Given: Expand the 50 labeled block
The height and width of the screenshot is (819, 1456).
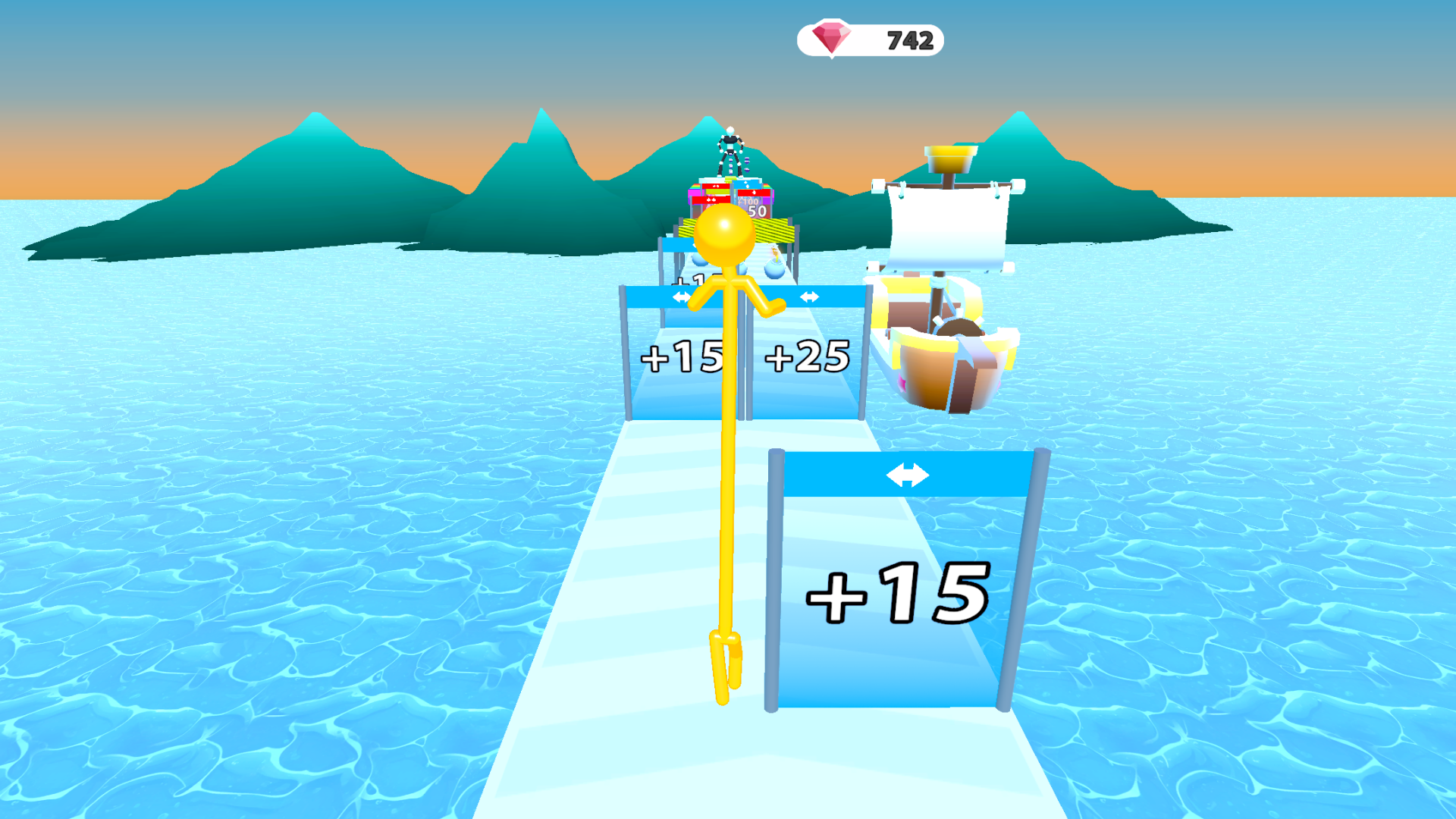Looking at the screenshot, I should pyautogui.click(x=756, y=211).
